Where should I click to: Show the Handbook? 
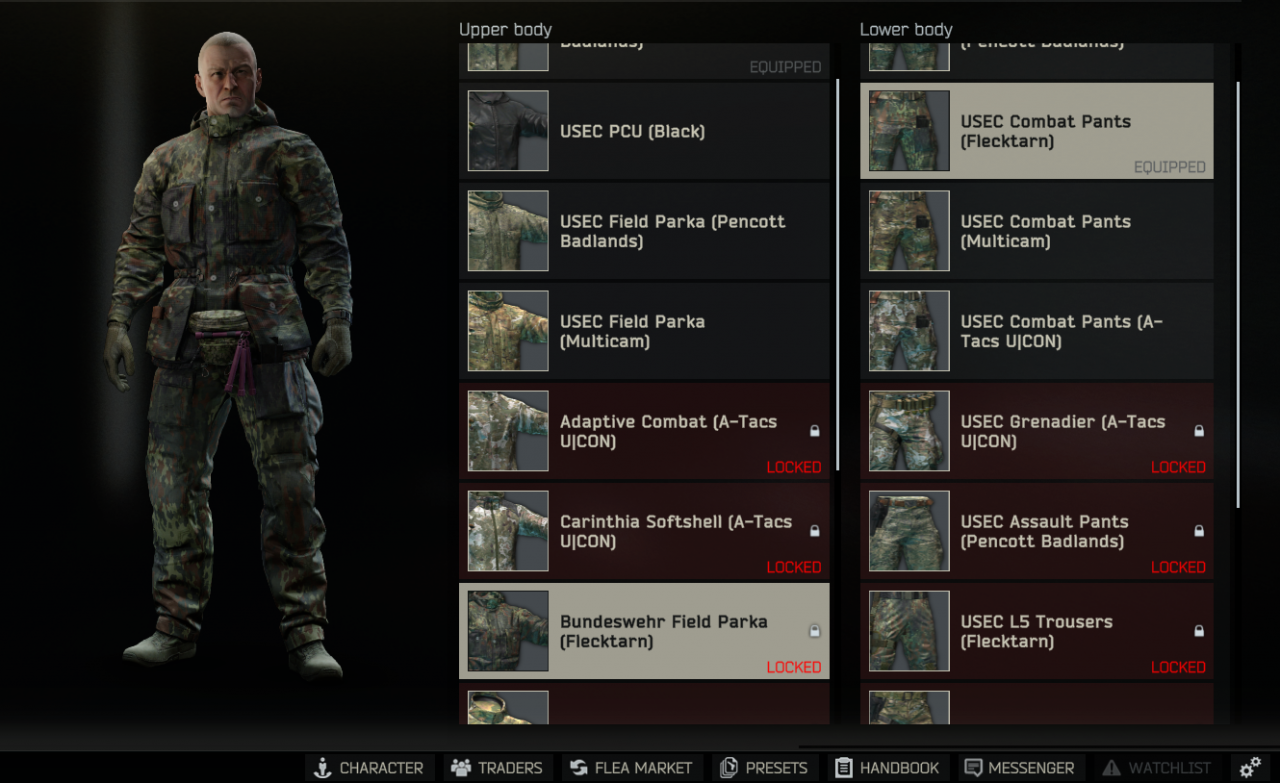click(887, 768)
